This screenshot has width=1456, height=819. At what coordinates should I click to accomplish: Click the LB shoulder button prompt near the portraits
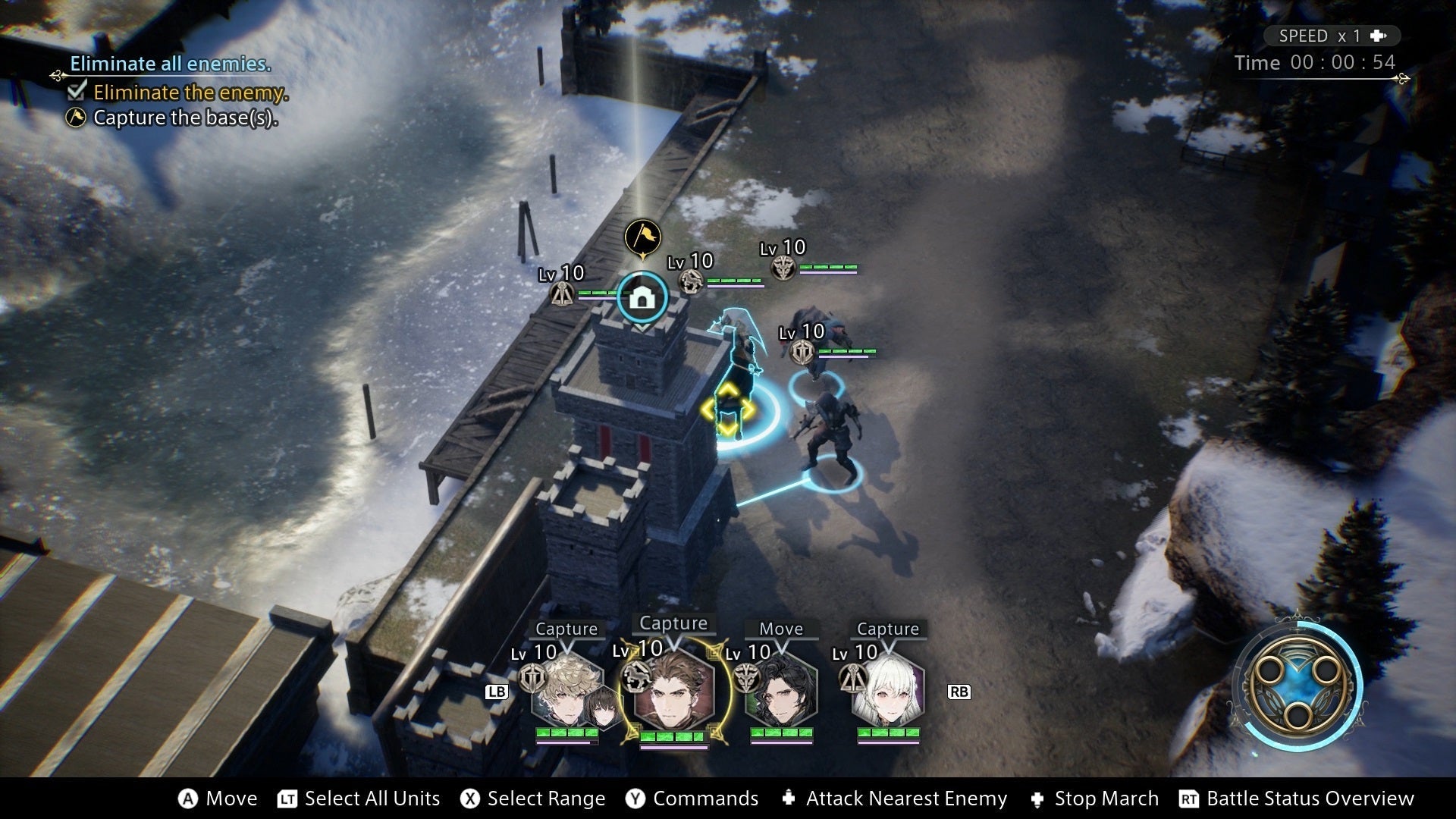497,691
